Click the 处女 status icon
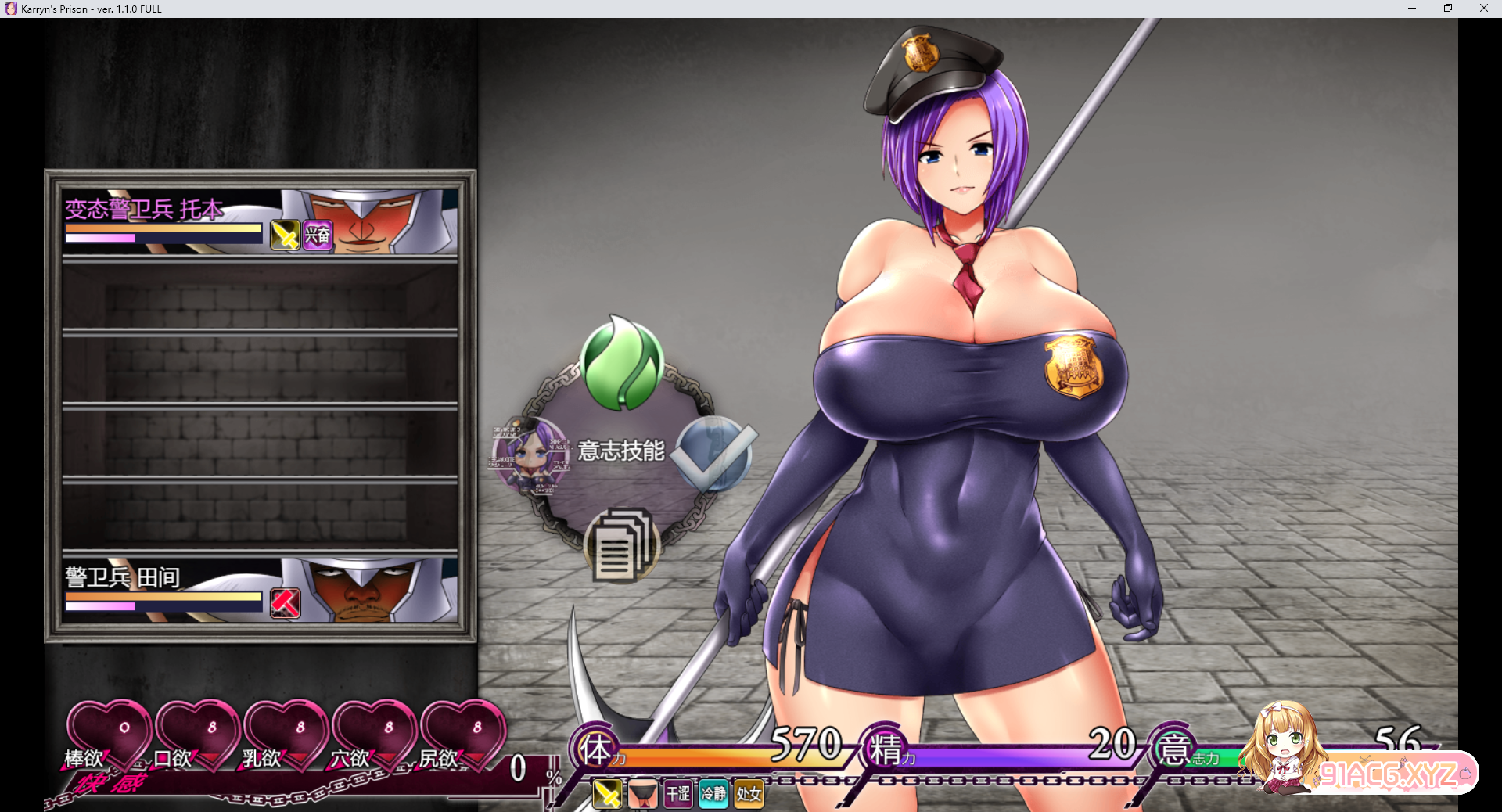 [749, 794]
